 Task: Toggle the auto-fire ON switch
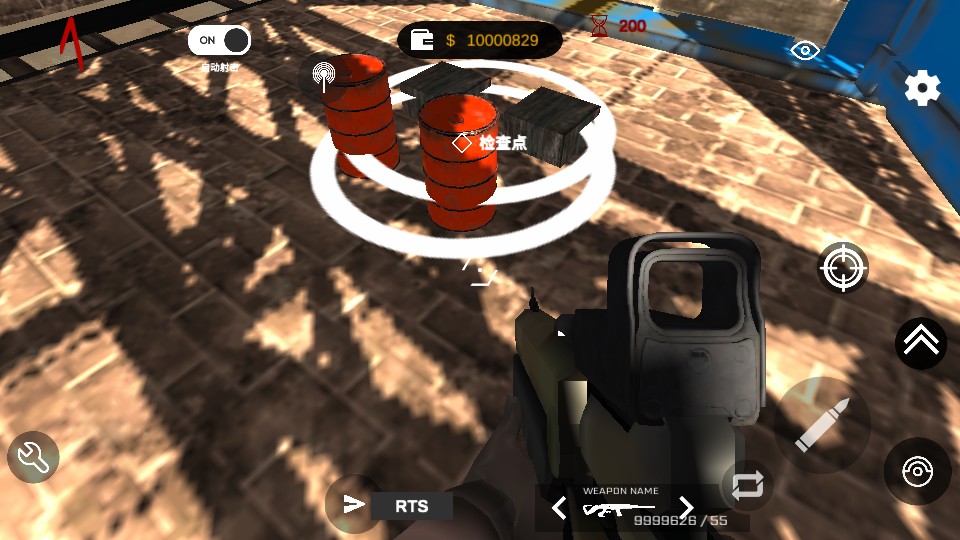[220, 40]
